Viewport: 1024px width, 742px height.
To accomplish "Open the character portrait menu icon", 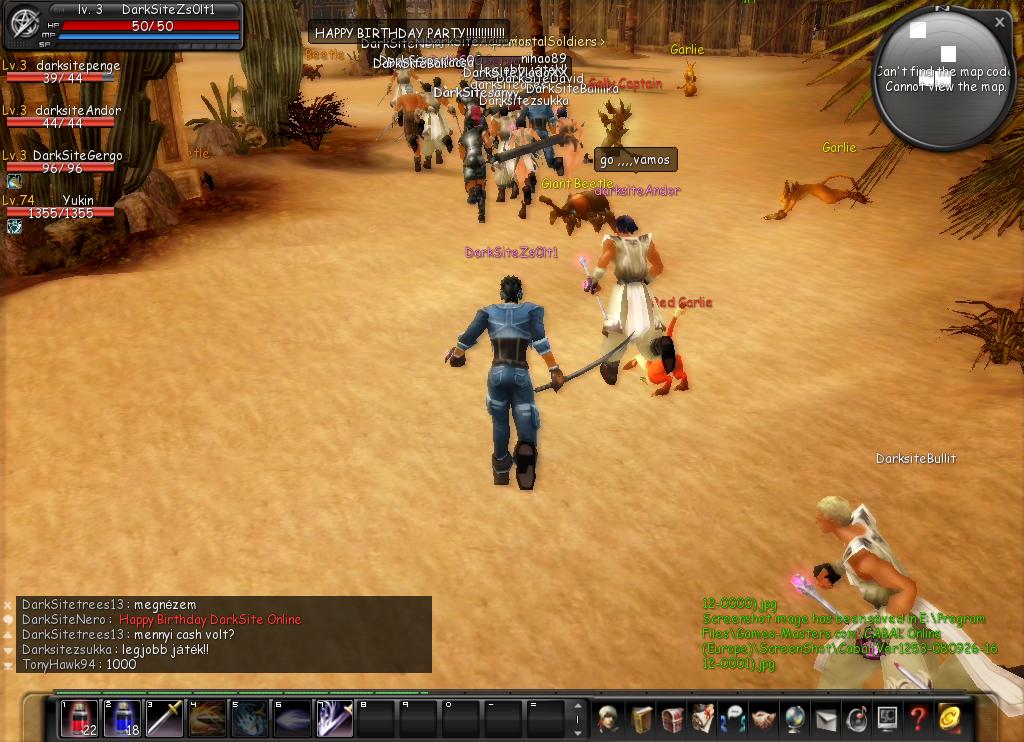I will coord(609,718).
